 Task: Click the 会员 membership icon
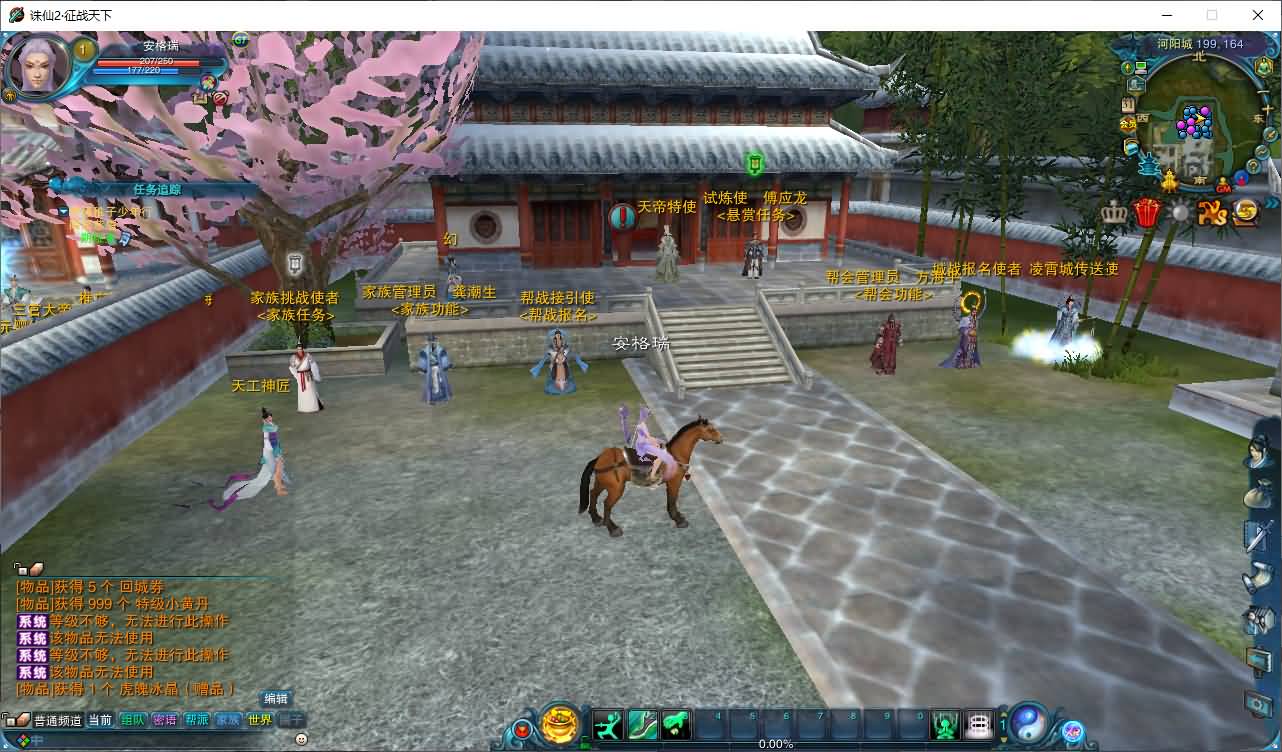point(1128,125)
